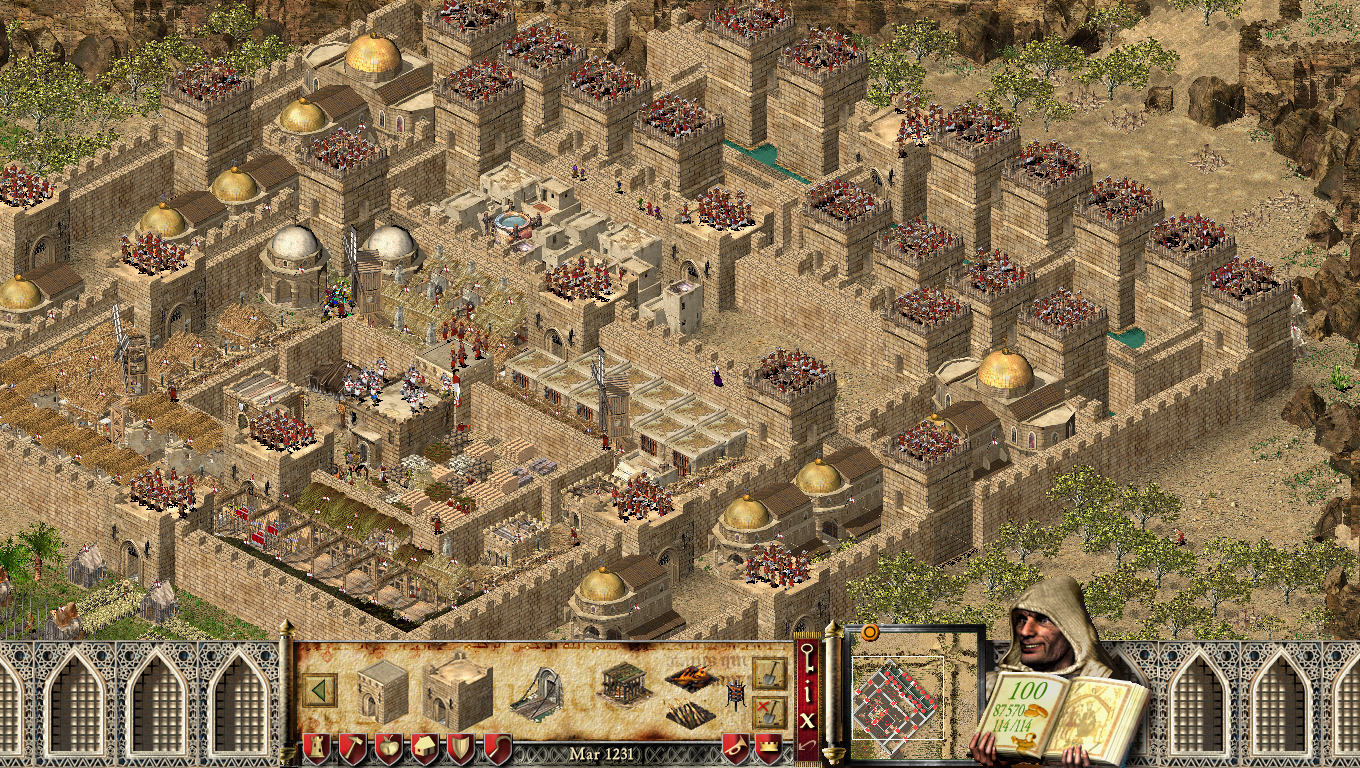Select the moat digging shovel icon

[768, 676]
